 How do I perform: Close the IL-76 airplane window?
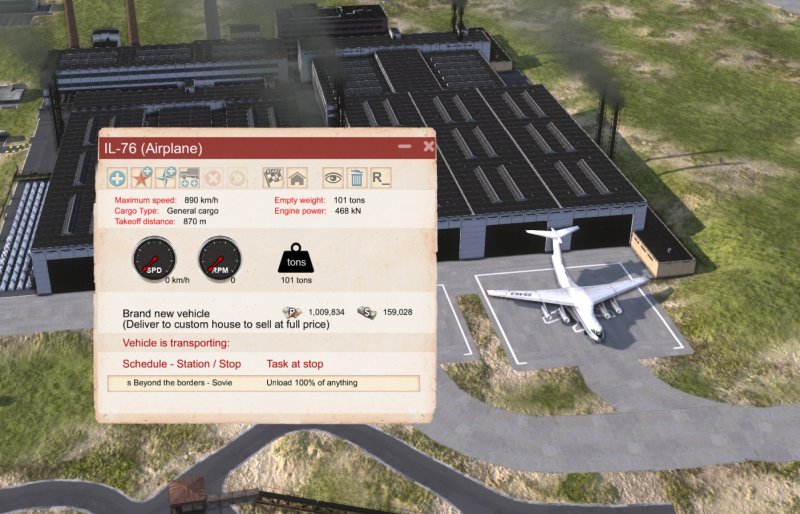pyautogui.click(x=429, y=147)
